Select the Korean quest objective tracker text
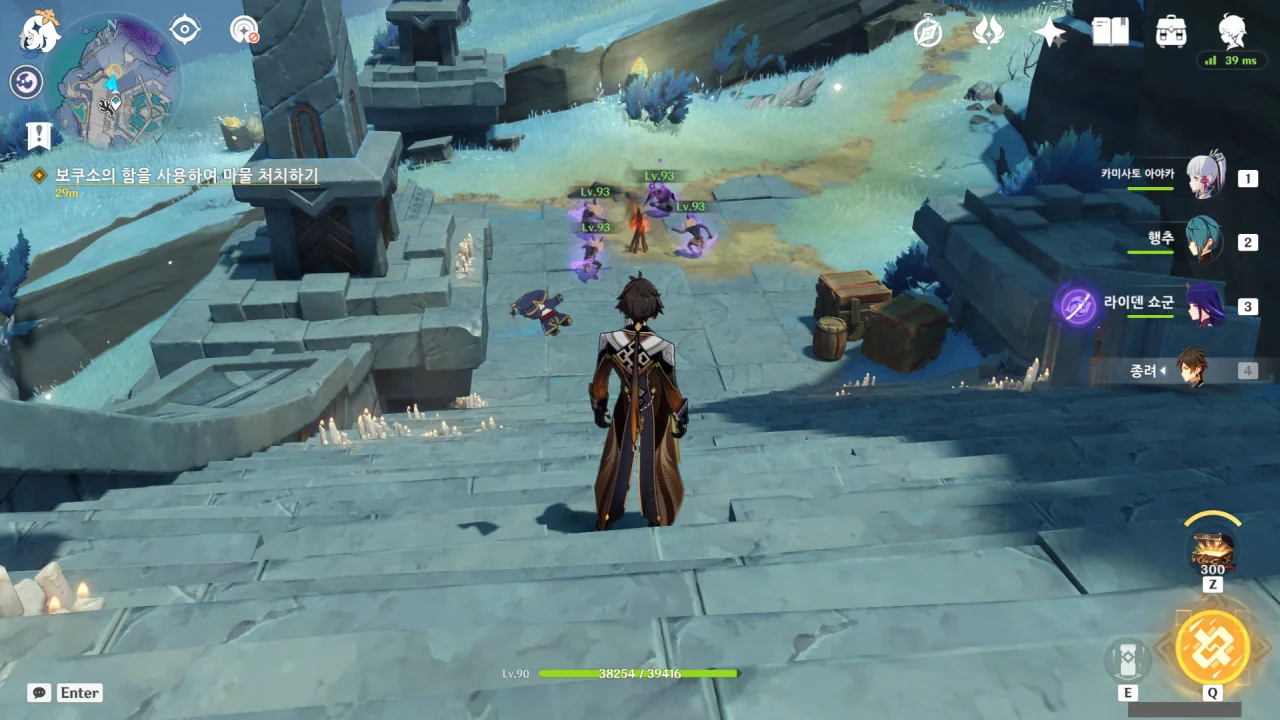1280x720 pixels. tap(187, 175)
